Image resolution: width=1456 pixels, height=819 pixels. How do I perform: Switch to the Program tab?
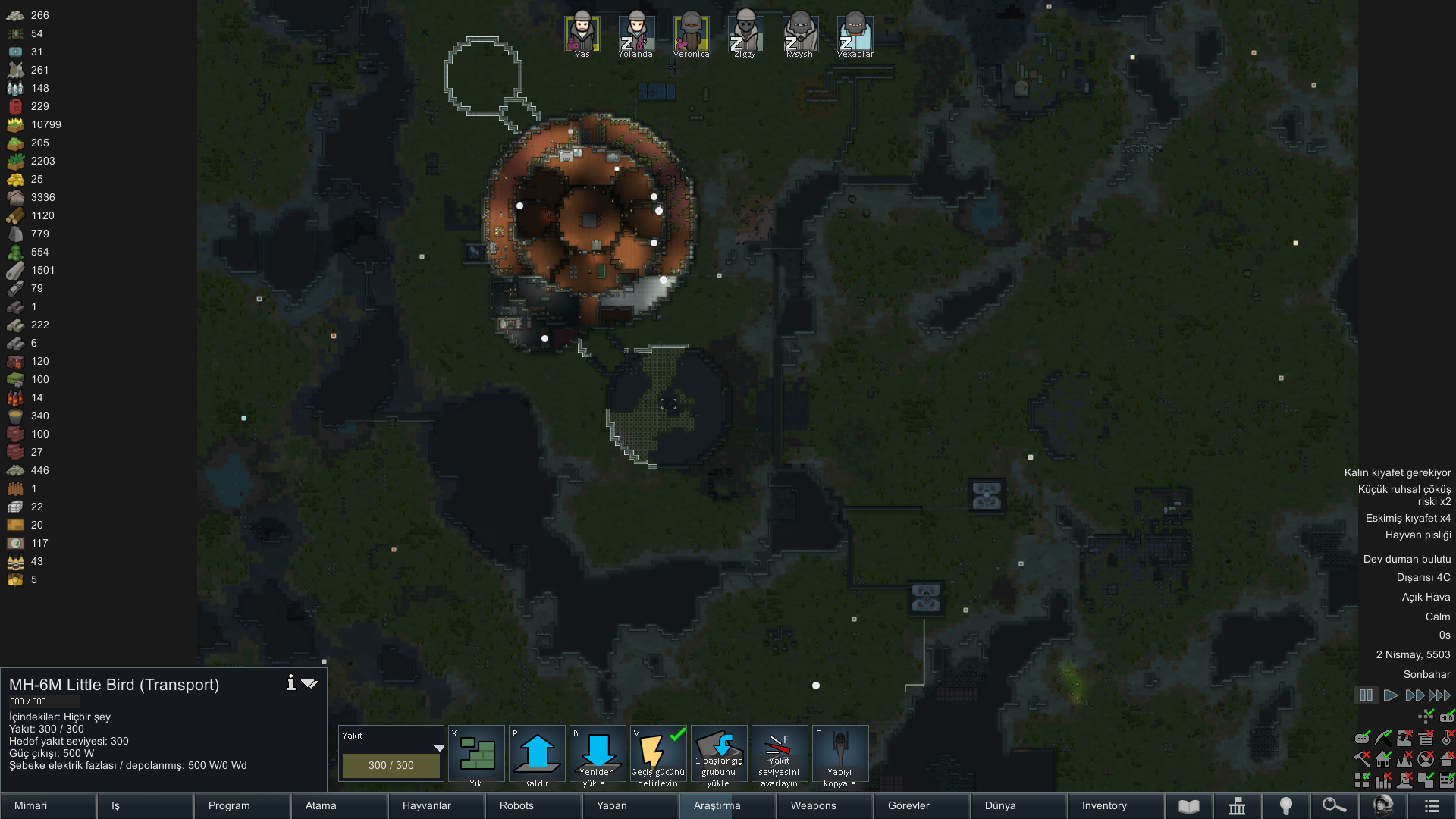(x=242, y=805)
